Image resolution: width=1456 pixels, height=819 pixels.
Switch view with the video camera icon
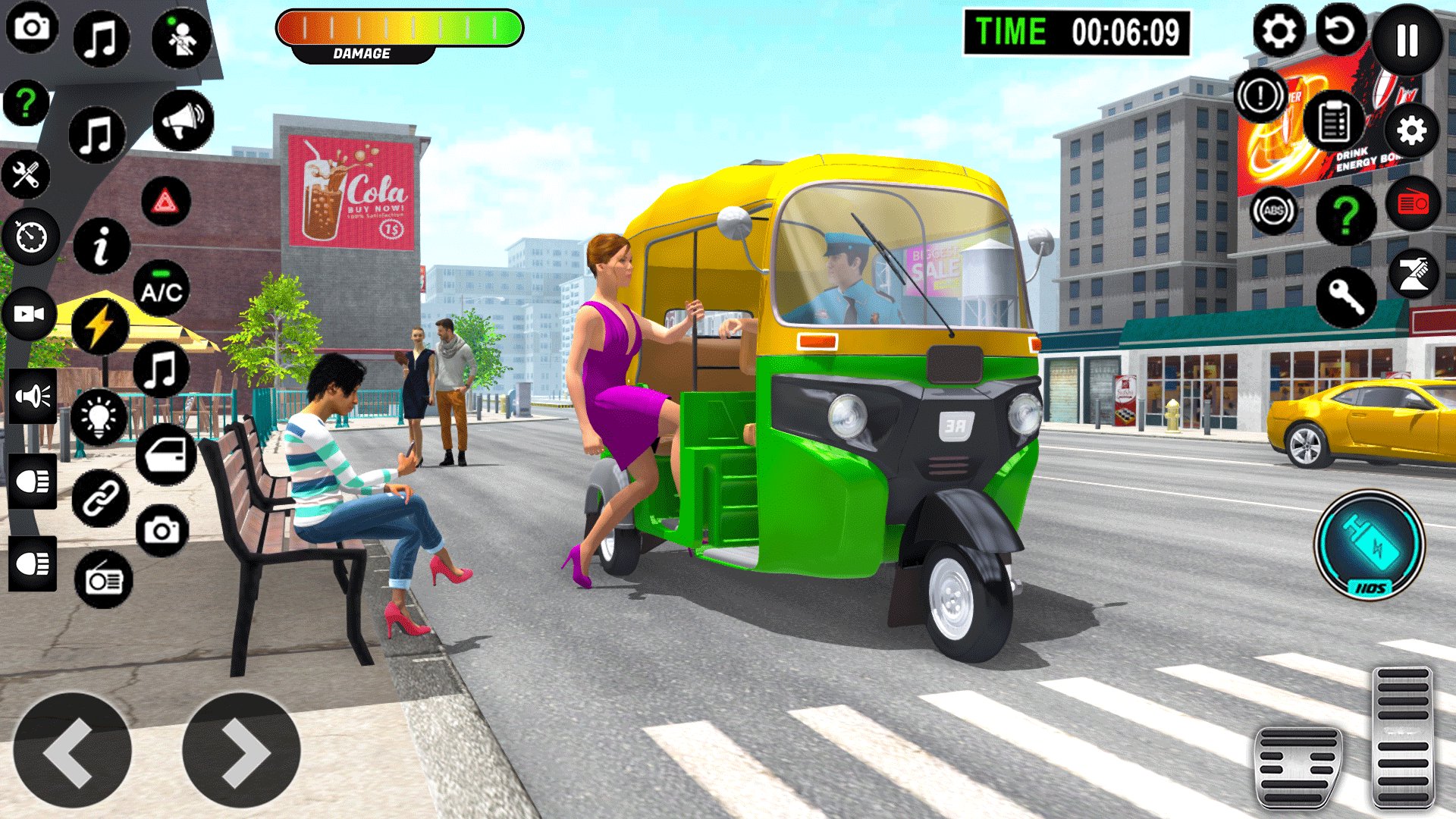(29, 314)
